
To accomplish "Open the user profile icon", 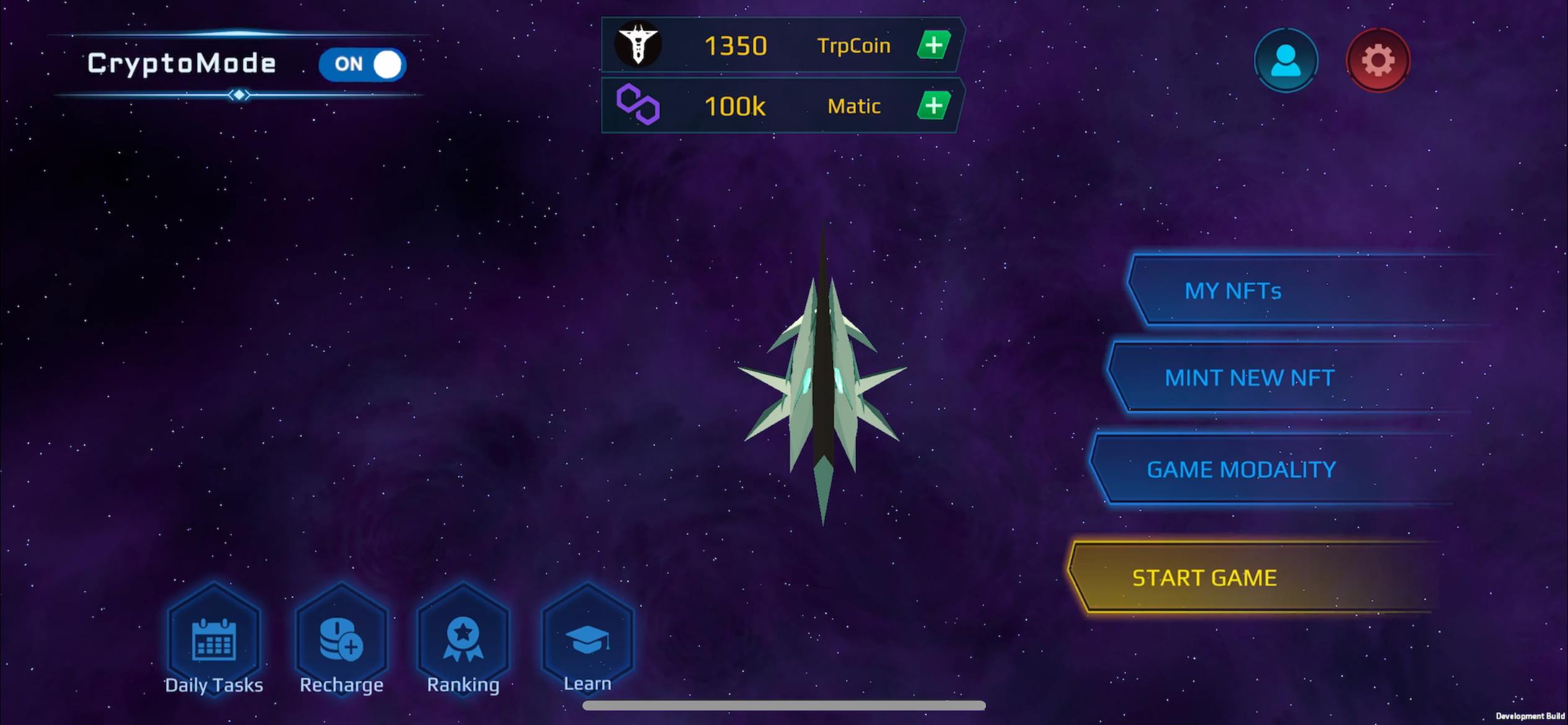I will click(1286, 61).
